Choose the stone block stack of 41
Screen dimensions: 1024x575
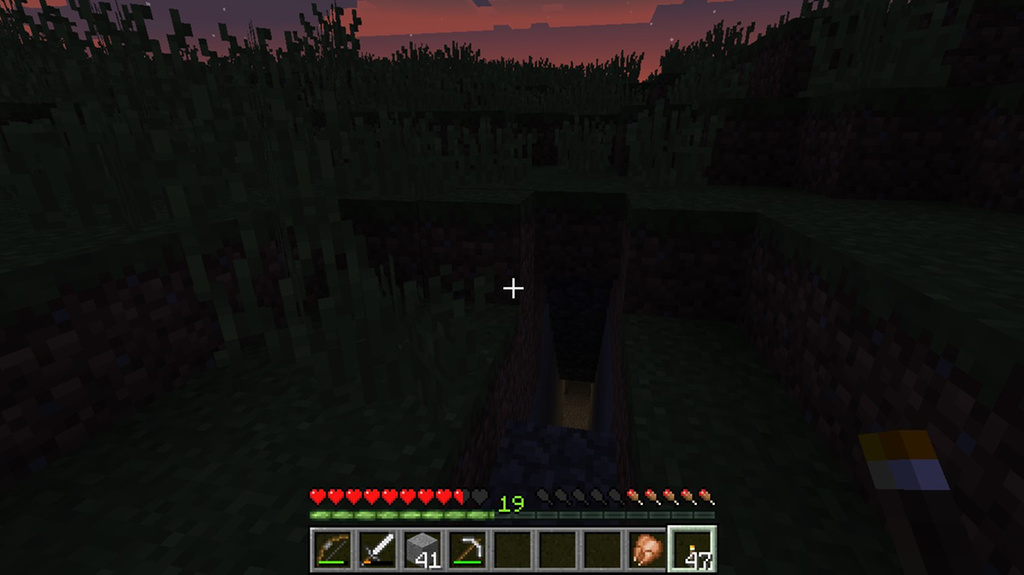422,549
